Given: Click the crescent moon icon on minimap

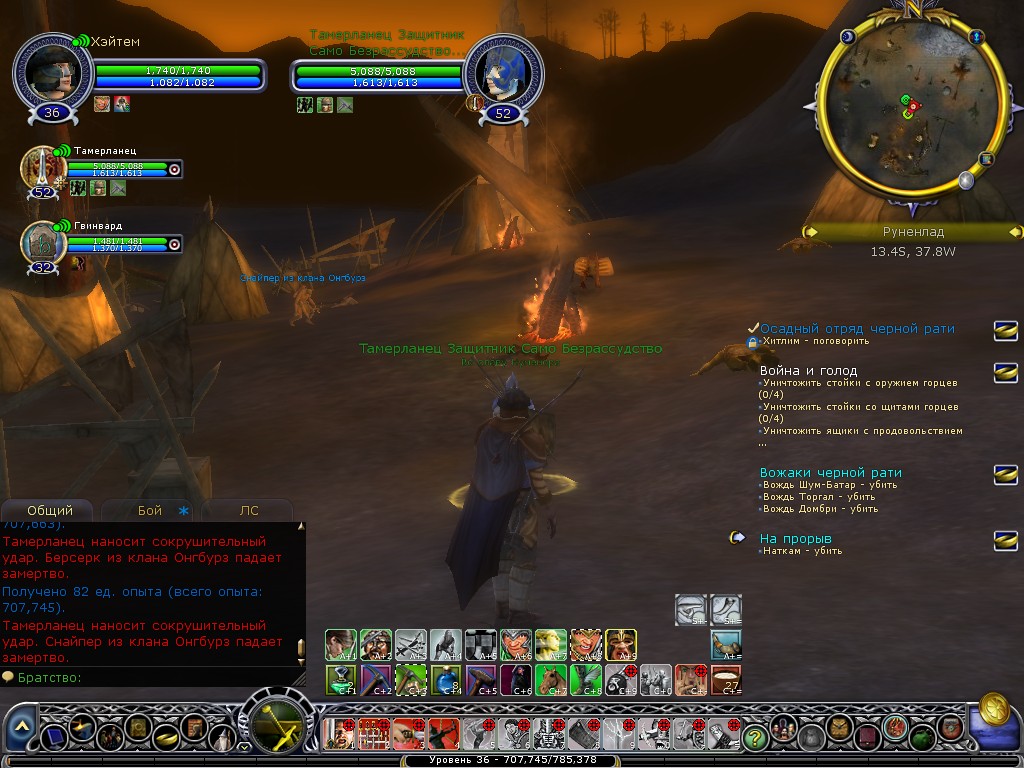Looking at the screenshot, I should [x=849, y=37].
